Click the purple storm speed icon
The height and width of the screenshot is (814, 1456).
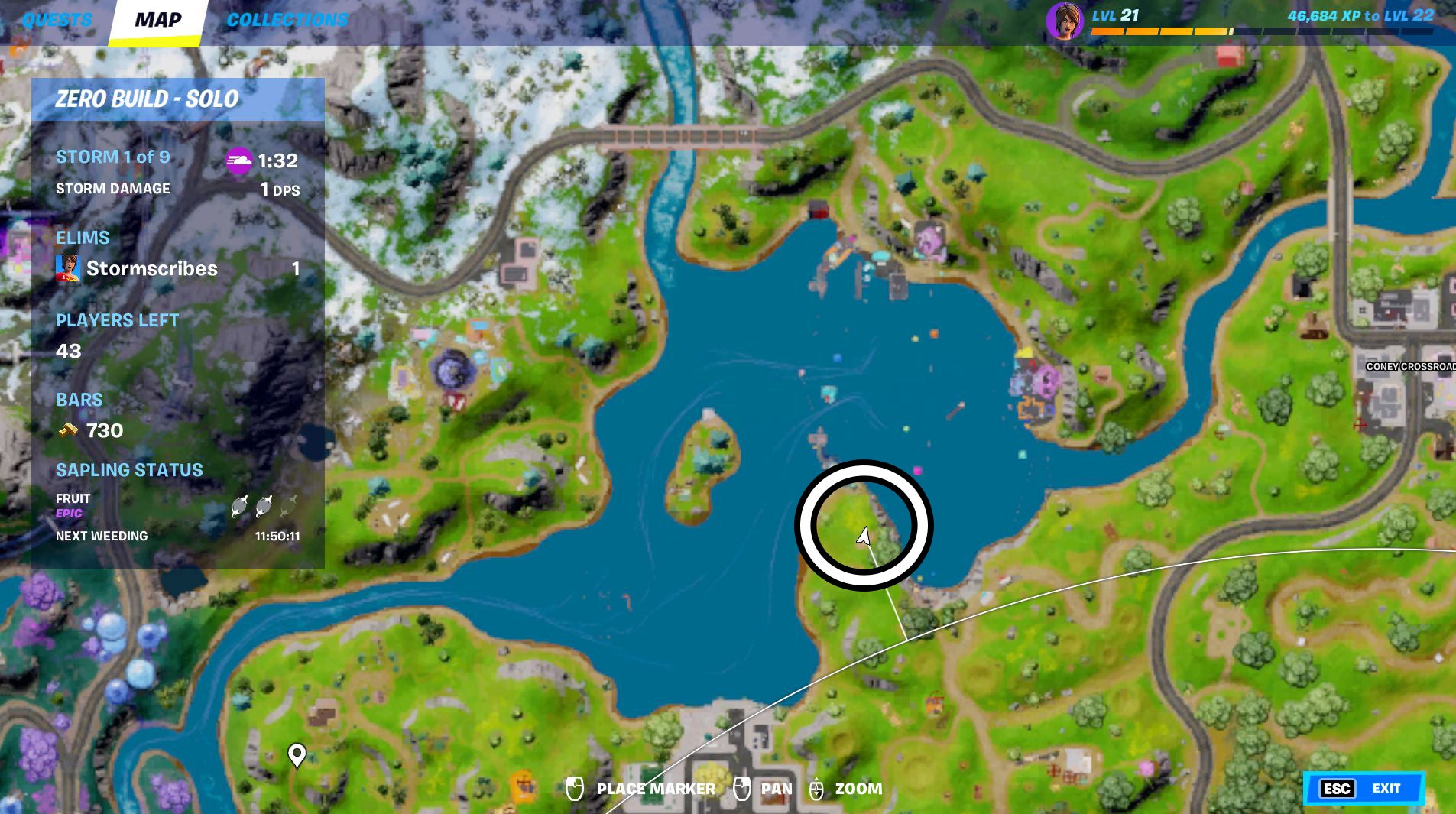(239, 161)
